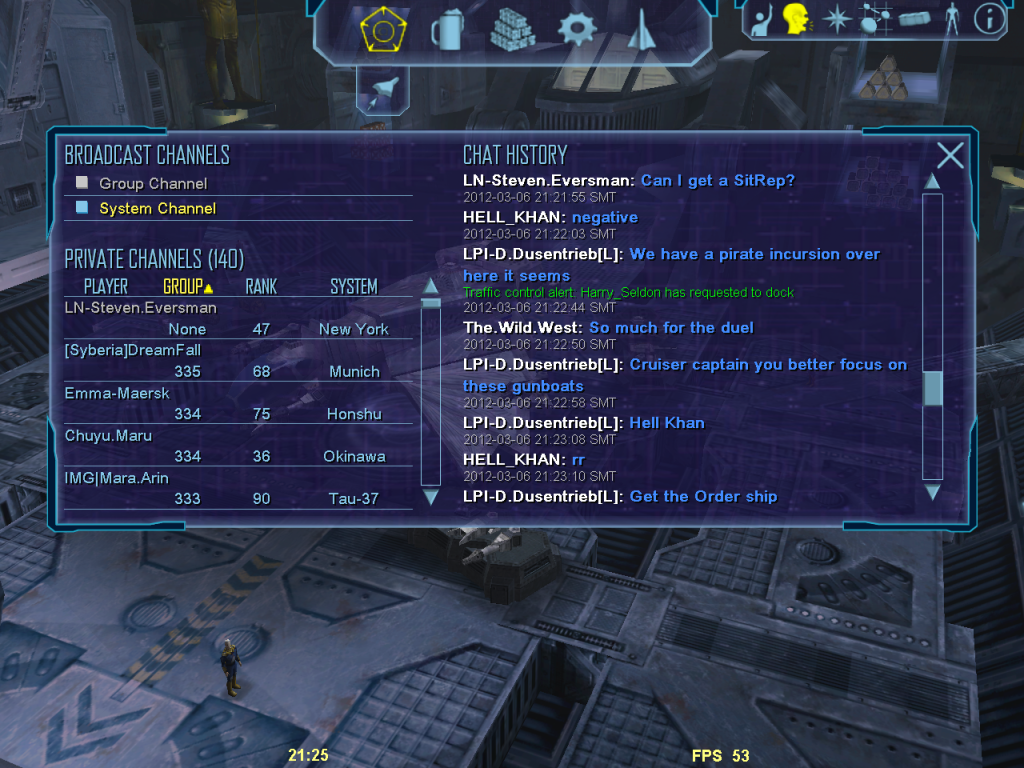Open the equipment dealer gear icon
The width and height of the screenshot is (1024, 768).
coord(576,31)
